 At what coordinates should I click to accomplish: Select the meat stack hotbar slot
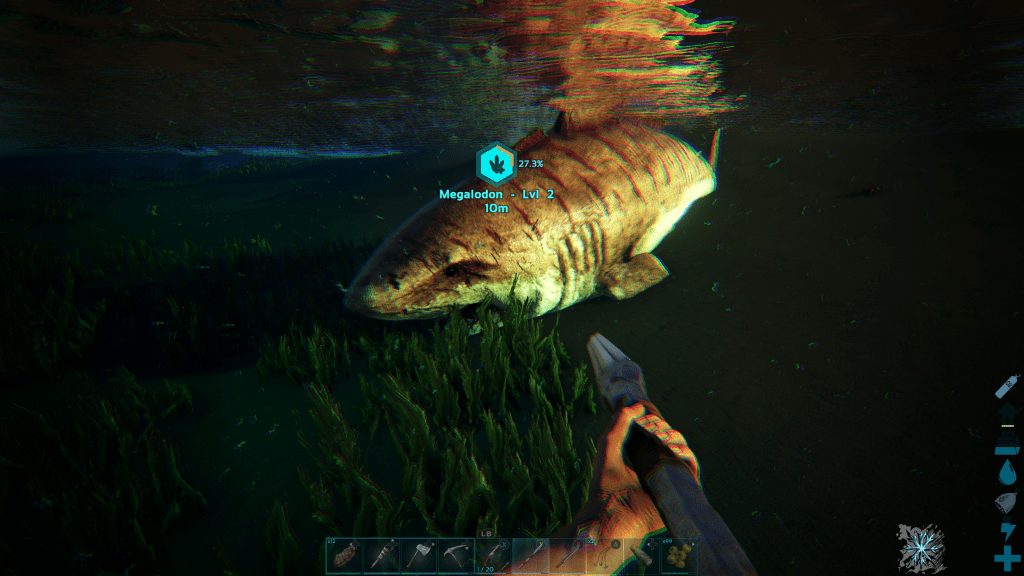point(344,556)
